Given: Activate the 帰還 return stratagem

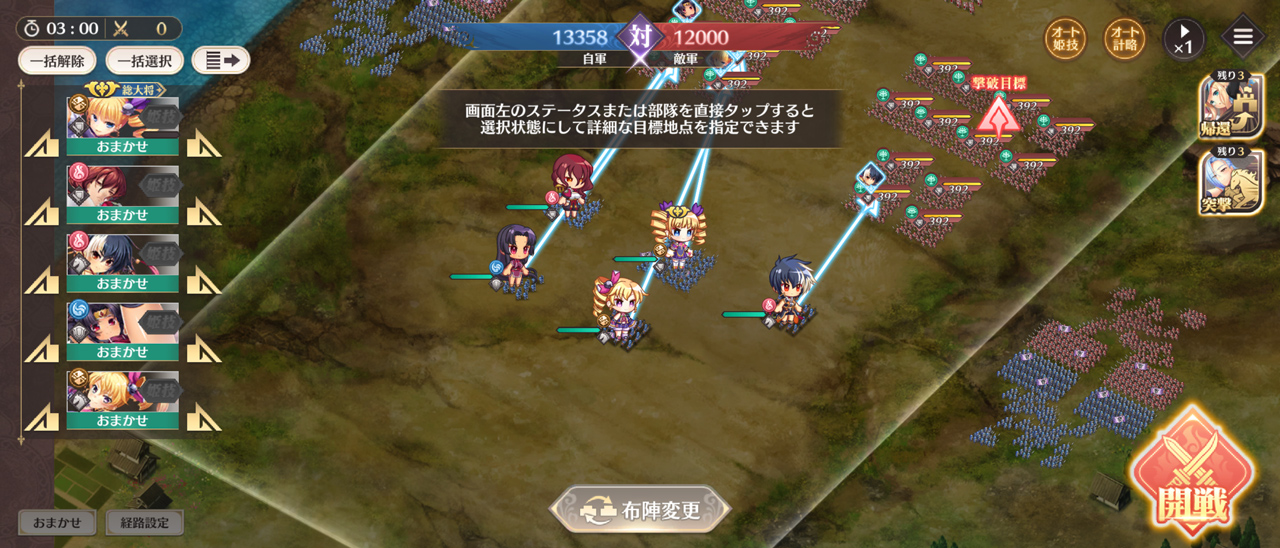Looking at the screenshot, I should tap(1231, 108).
